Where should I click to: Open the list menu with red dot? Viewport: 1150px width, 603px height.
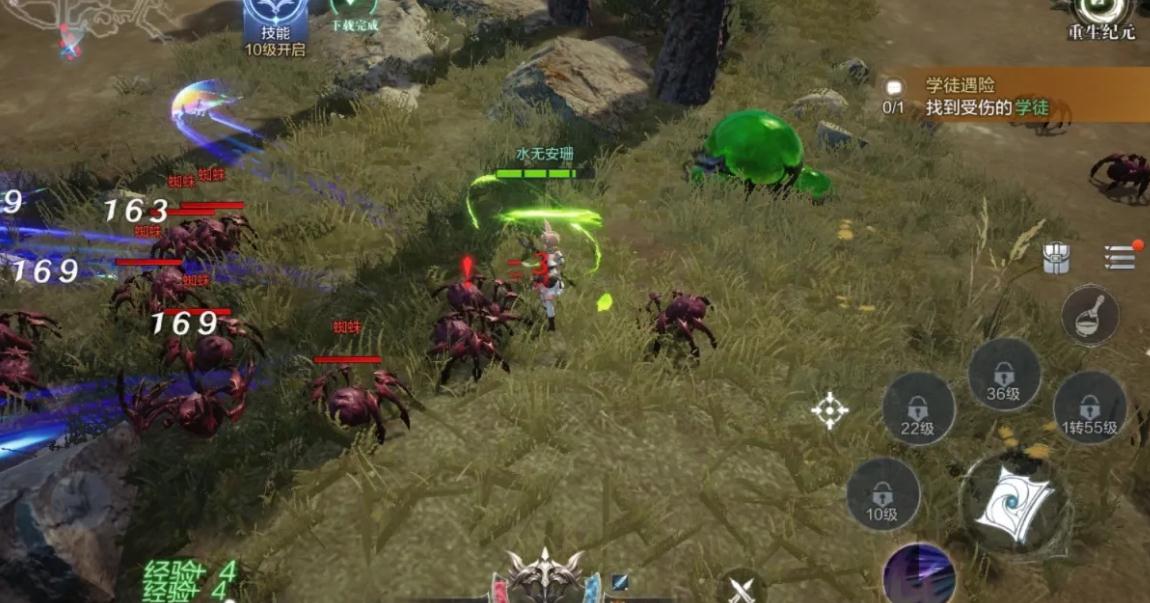coord(1120,257)
